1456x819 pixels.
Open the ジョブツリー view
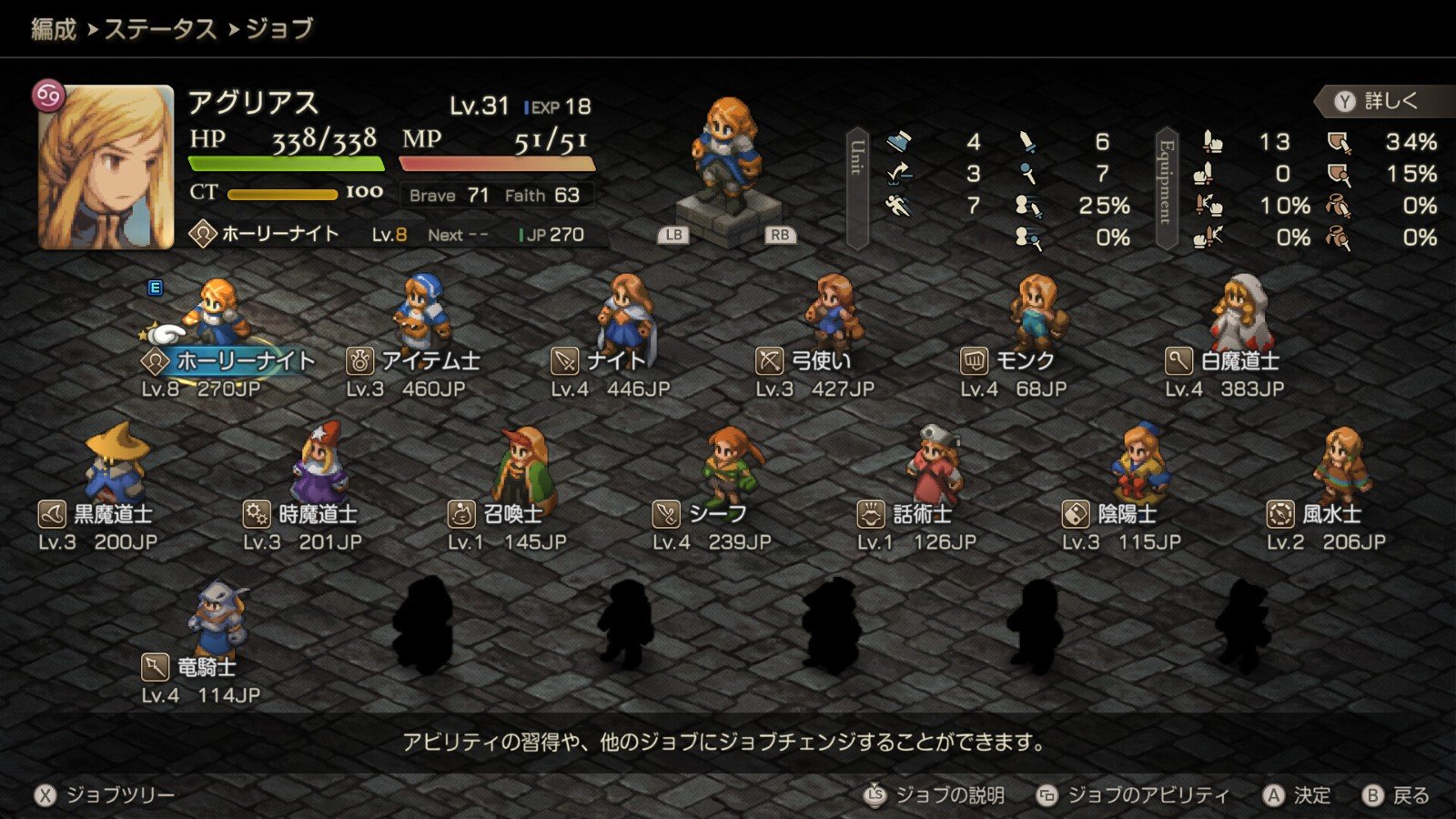(x=105, y=795)
